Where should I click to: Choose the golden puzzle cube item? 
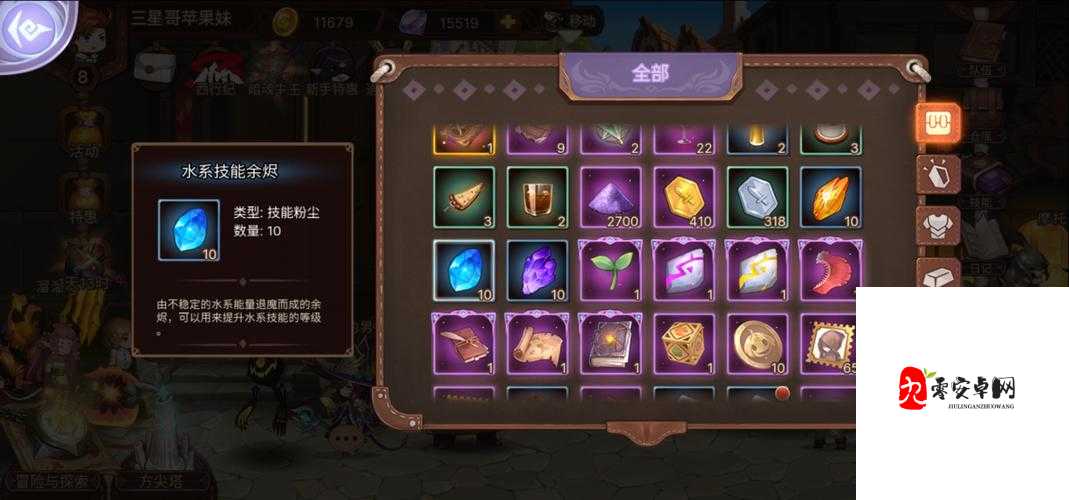tap(683, 343)
